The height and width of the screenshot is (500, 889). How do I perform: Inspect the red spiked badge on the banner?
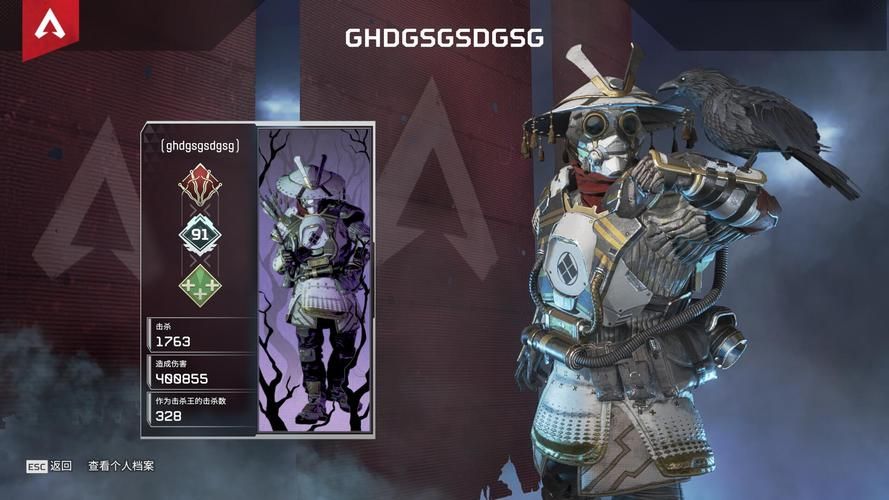pyautogui.click(x=199, y=184)
